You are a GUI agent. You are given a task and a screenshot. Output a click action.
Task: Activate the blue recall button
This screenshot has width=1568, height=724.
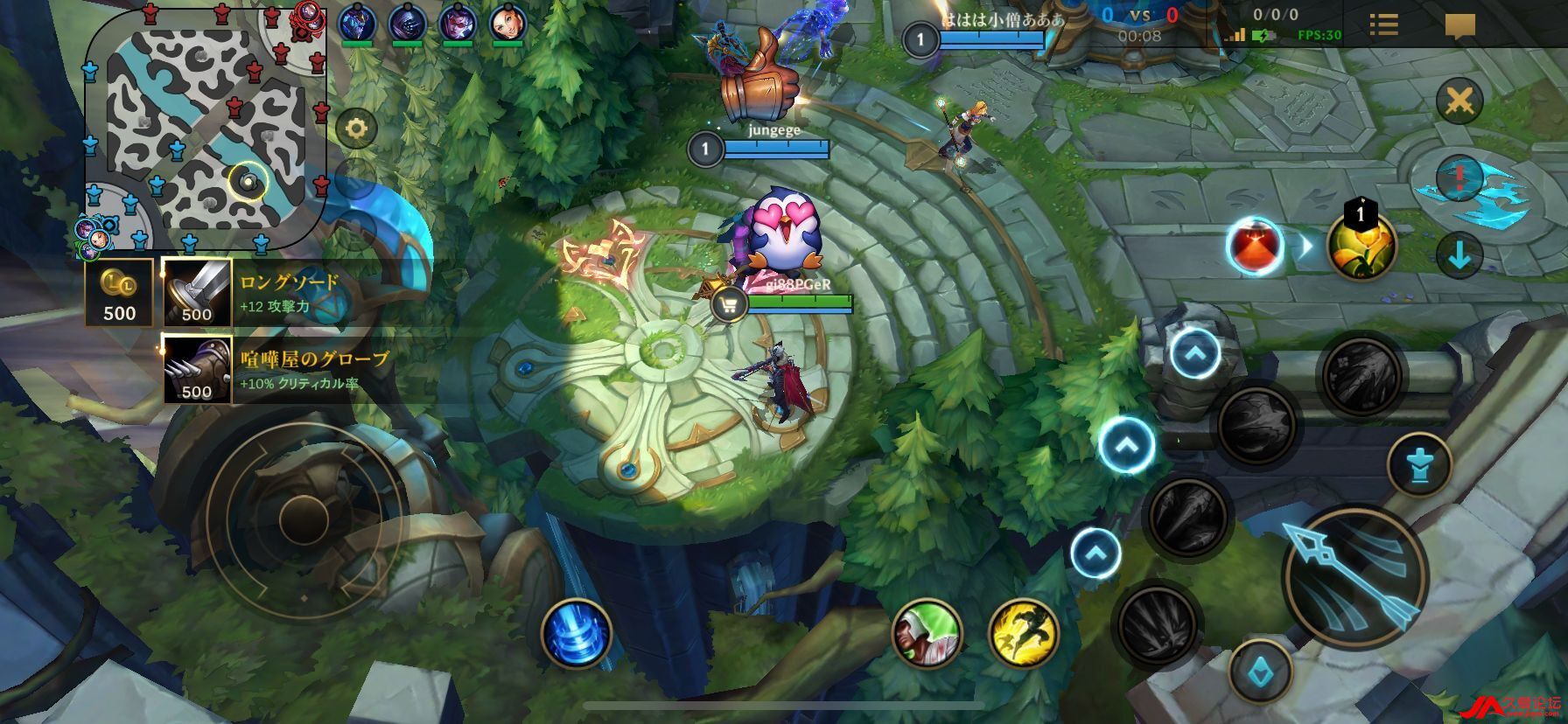pyautogui.click(x=576, y=632)
